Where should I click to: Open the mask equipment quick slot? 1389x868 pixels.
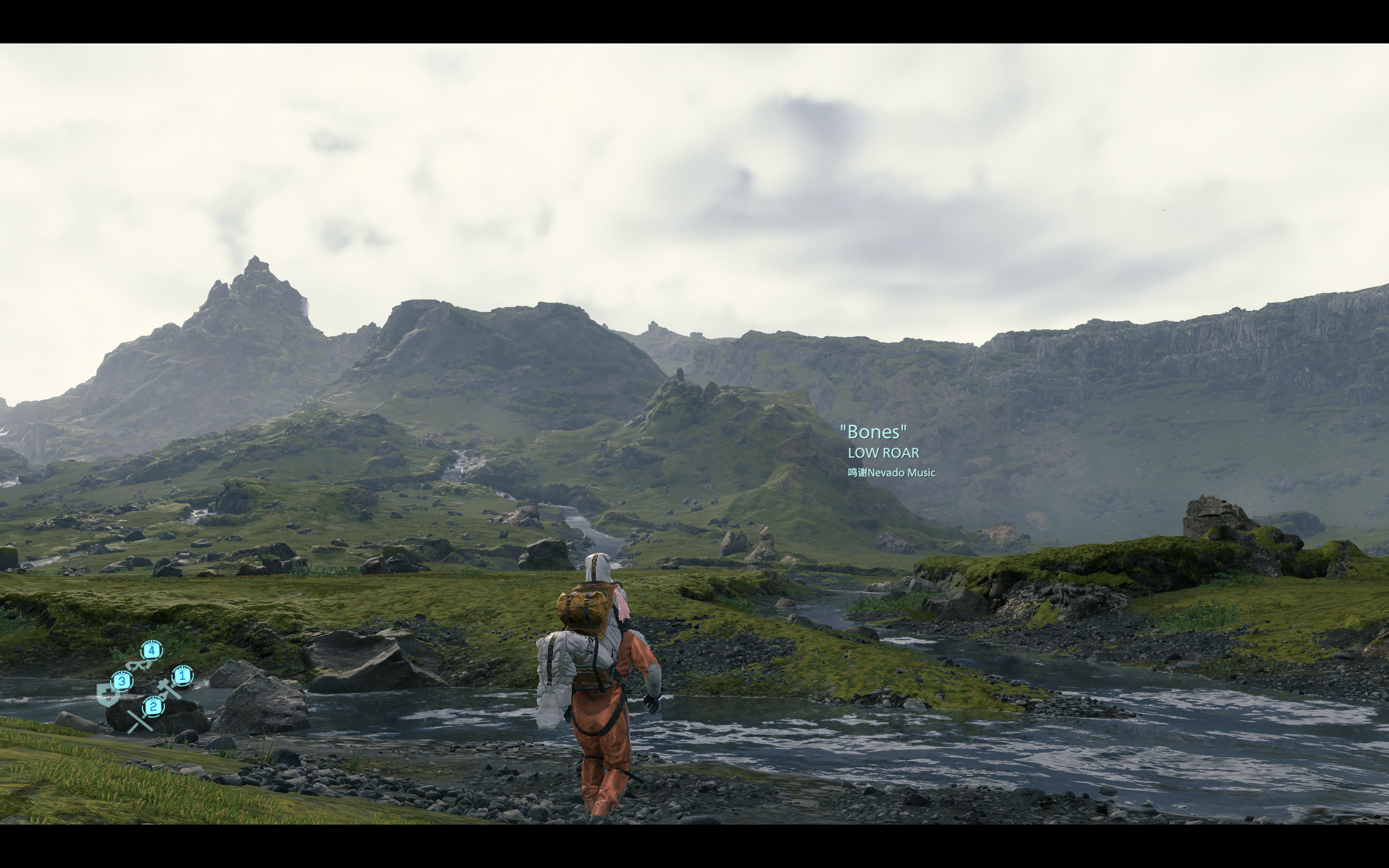coord(139,665)
